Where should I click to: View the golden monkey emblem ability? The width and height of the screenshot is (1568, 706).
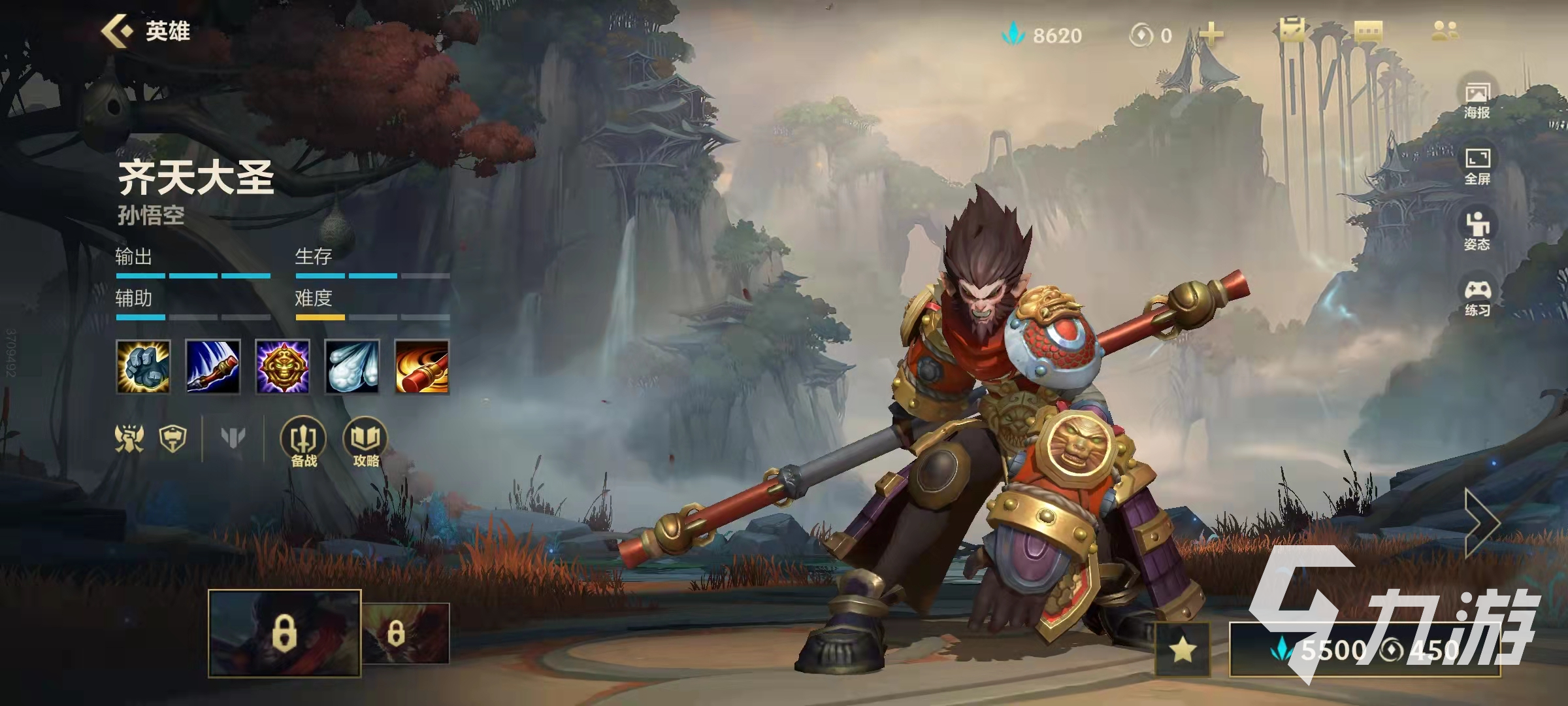point(282,367)
